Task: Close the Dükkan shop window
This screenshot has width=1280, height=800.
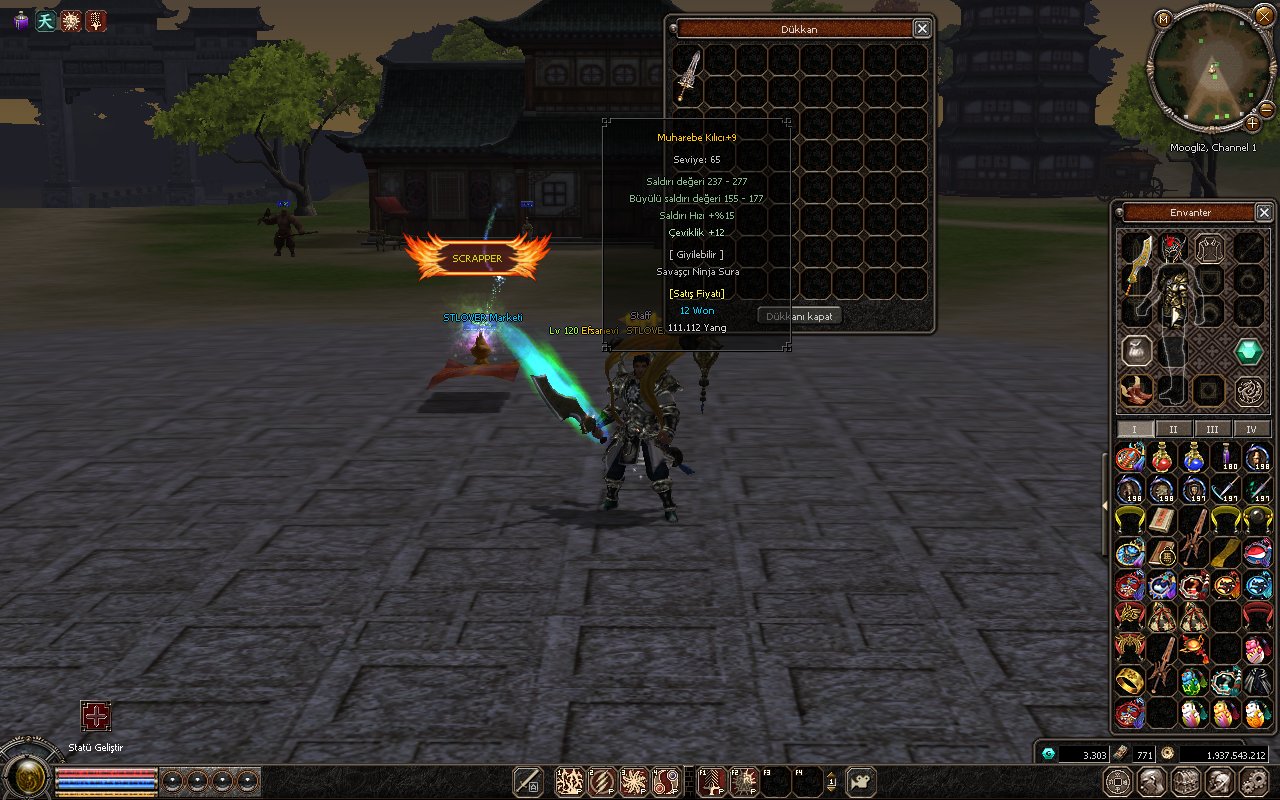Action: [922, 29]
